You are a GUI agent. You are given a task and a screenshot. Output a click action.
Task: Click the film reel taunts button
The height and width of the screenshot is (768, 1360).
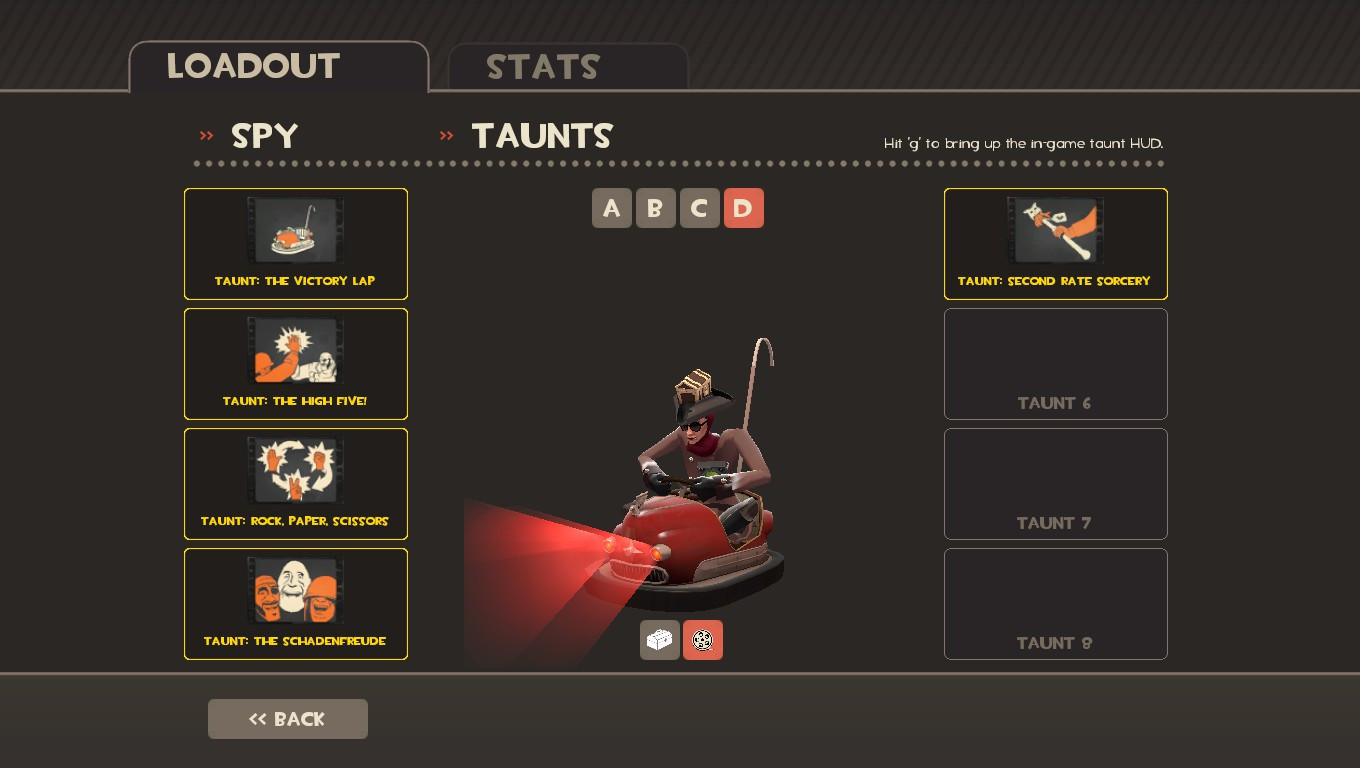703,640
